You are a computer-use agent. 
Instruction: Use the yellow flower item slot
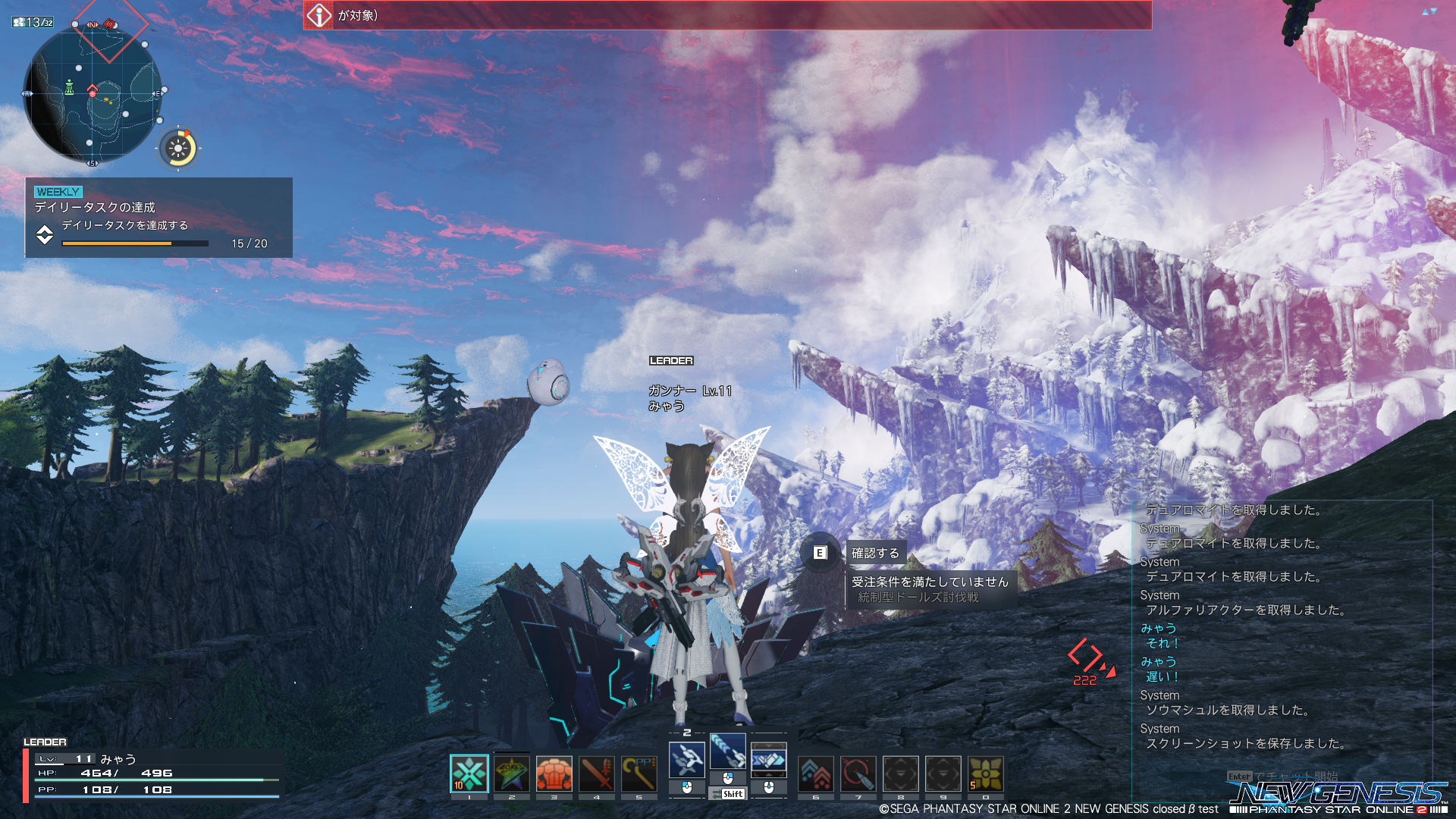coord(986,774)
